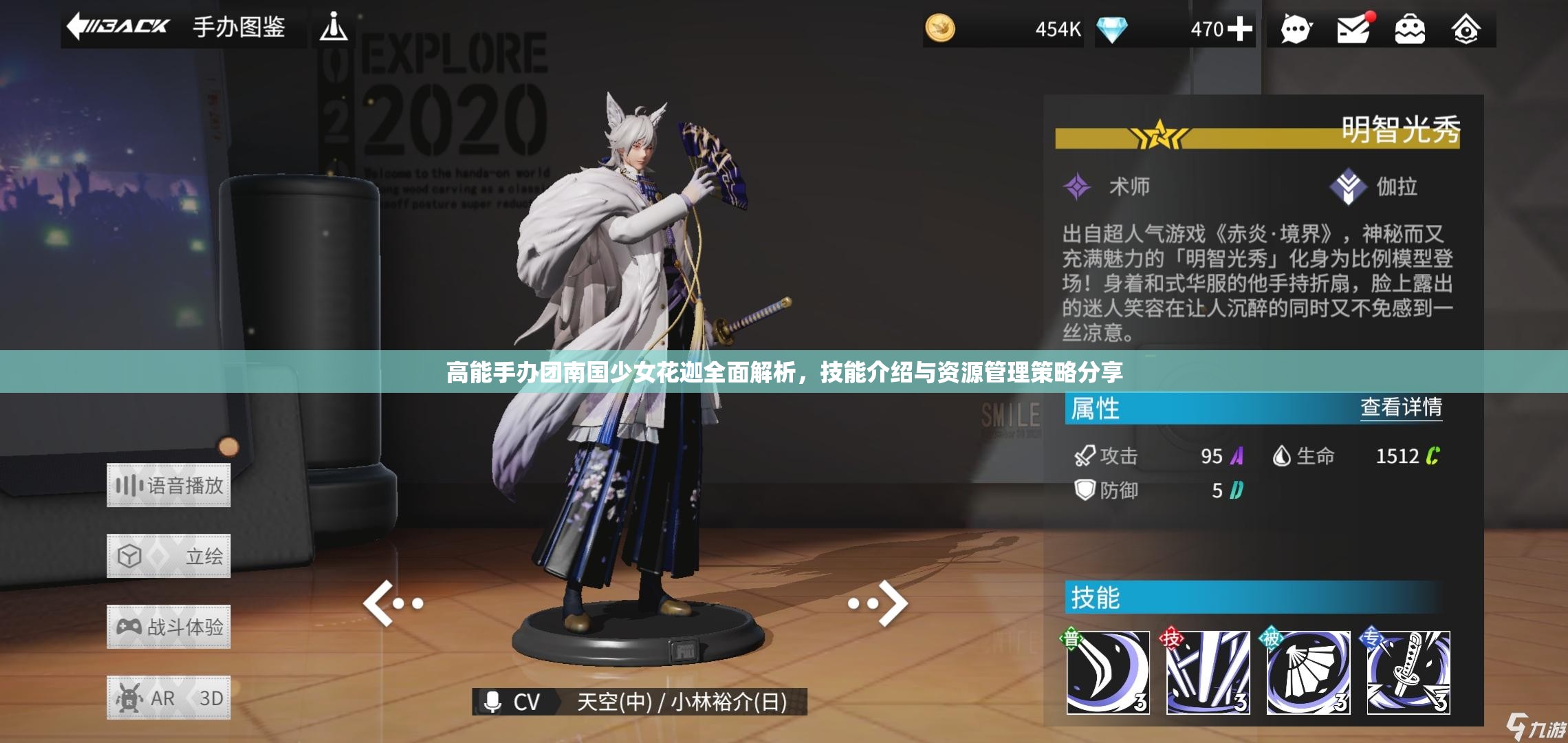The image size is (1568, 743).
Task: Start the 战斗体验 battle trial
Action: click(168, 627)
